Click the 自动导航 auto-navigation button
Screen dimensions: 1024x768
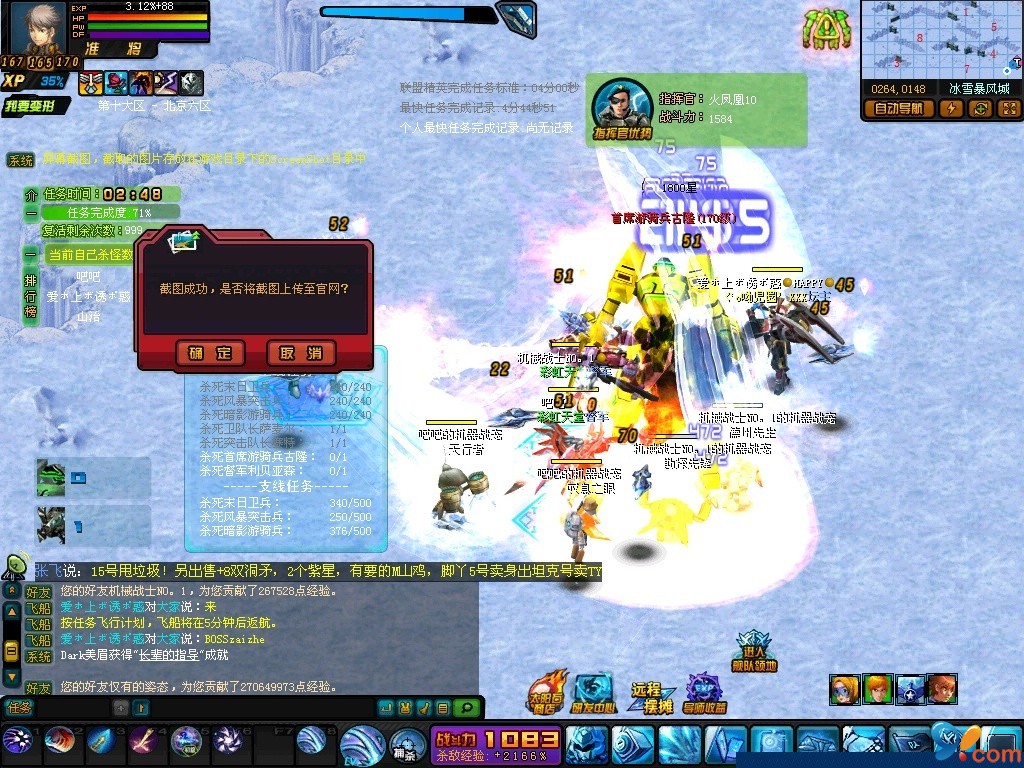click(898, 108)
